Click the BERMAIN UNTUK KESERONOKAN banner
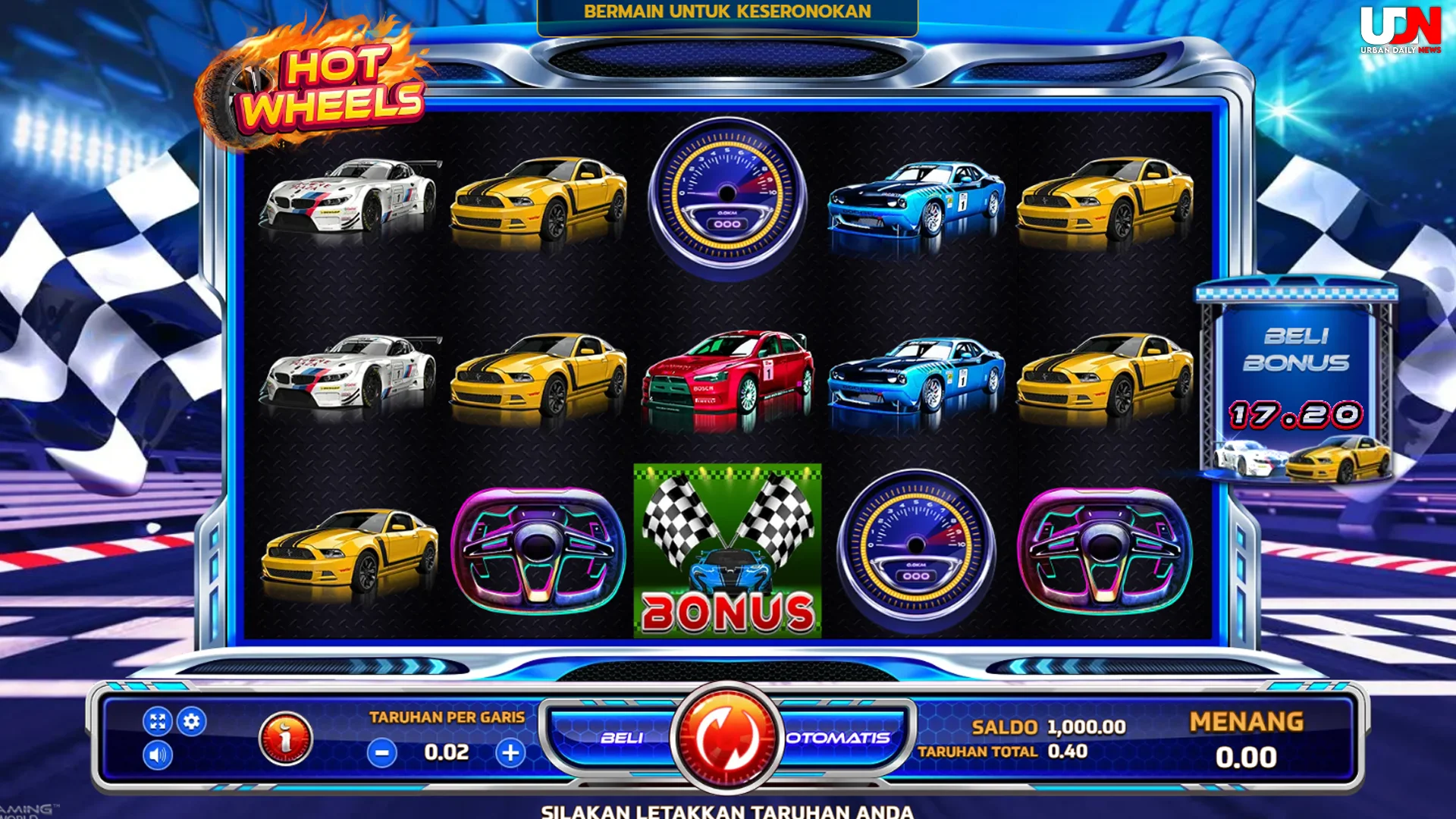The width and height of the screenshot is (1456, 819). click(727, 12)
